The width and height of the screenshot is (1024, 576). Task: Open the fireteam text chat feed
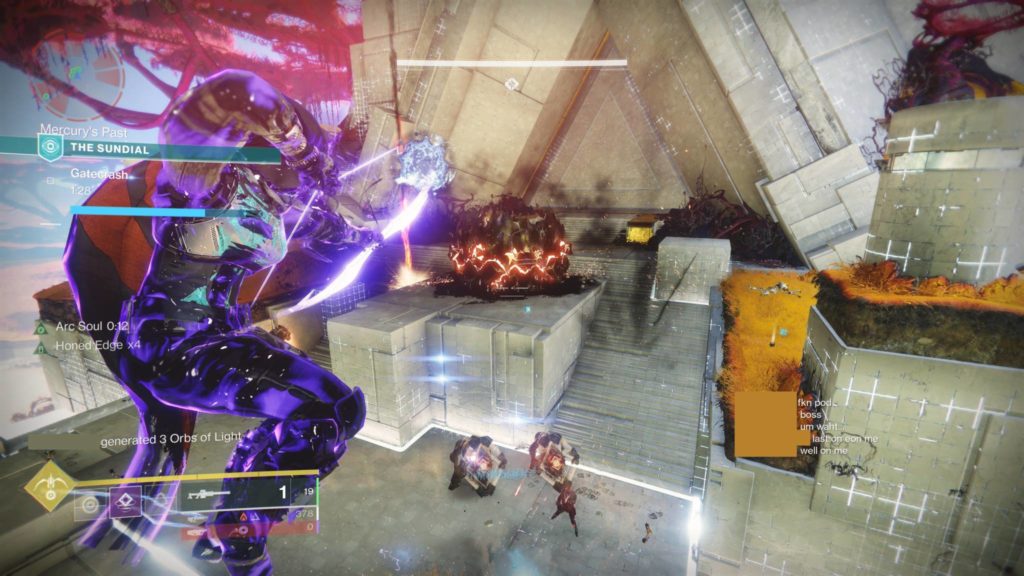(x=828, y=426)
